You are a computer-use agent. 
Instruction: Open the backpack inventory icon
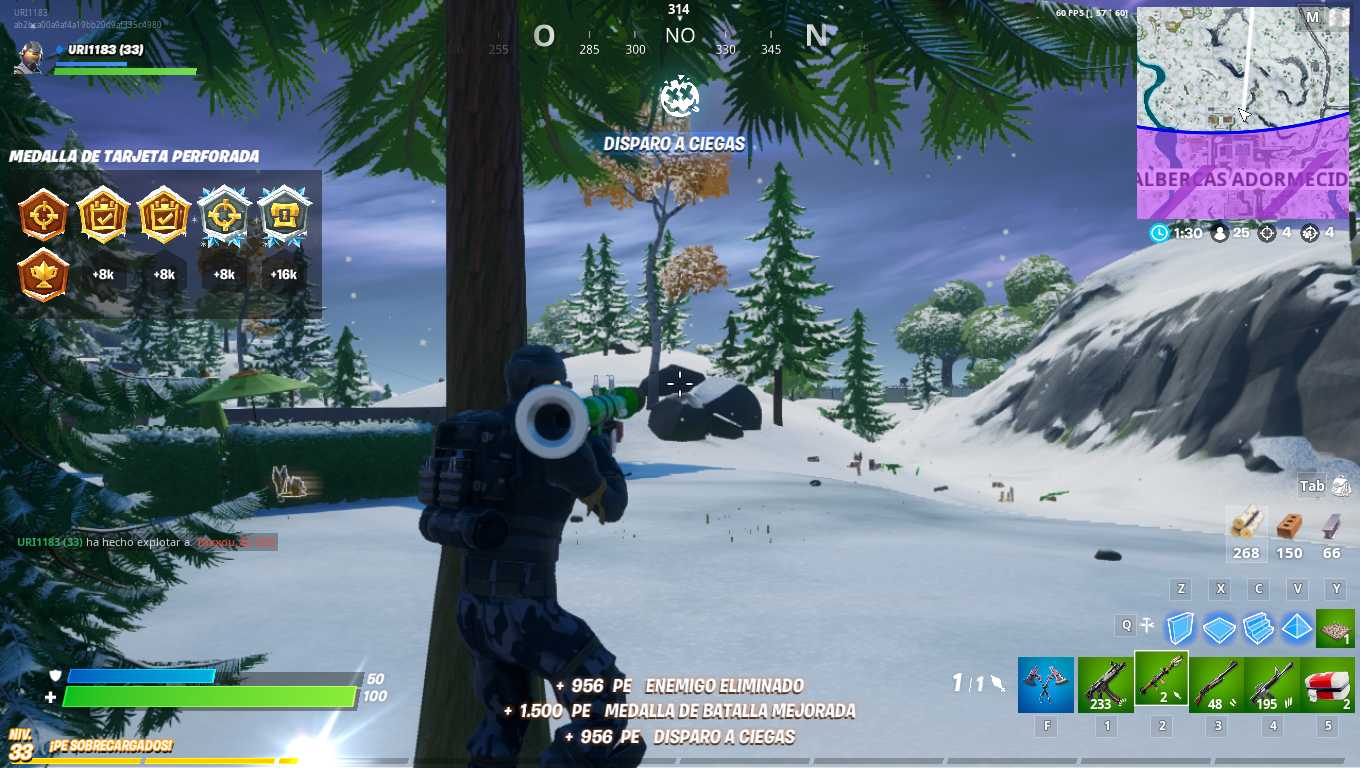[1340, 486]
